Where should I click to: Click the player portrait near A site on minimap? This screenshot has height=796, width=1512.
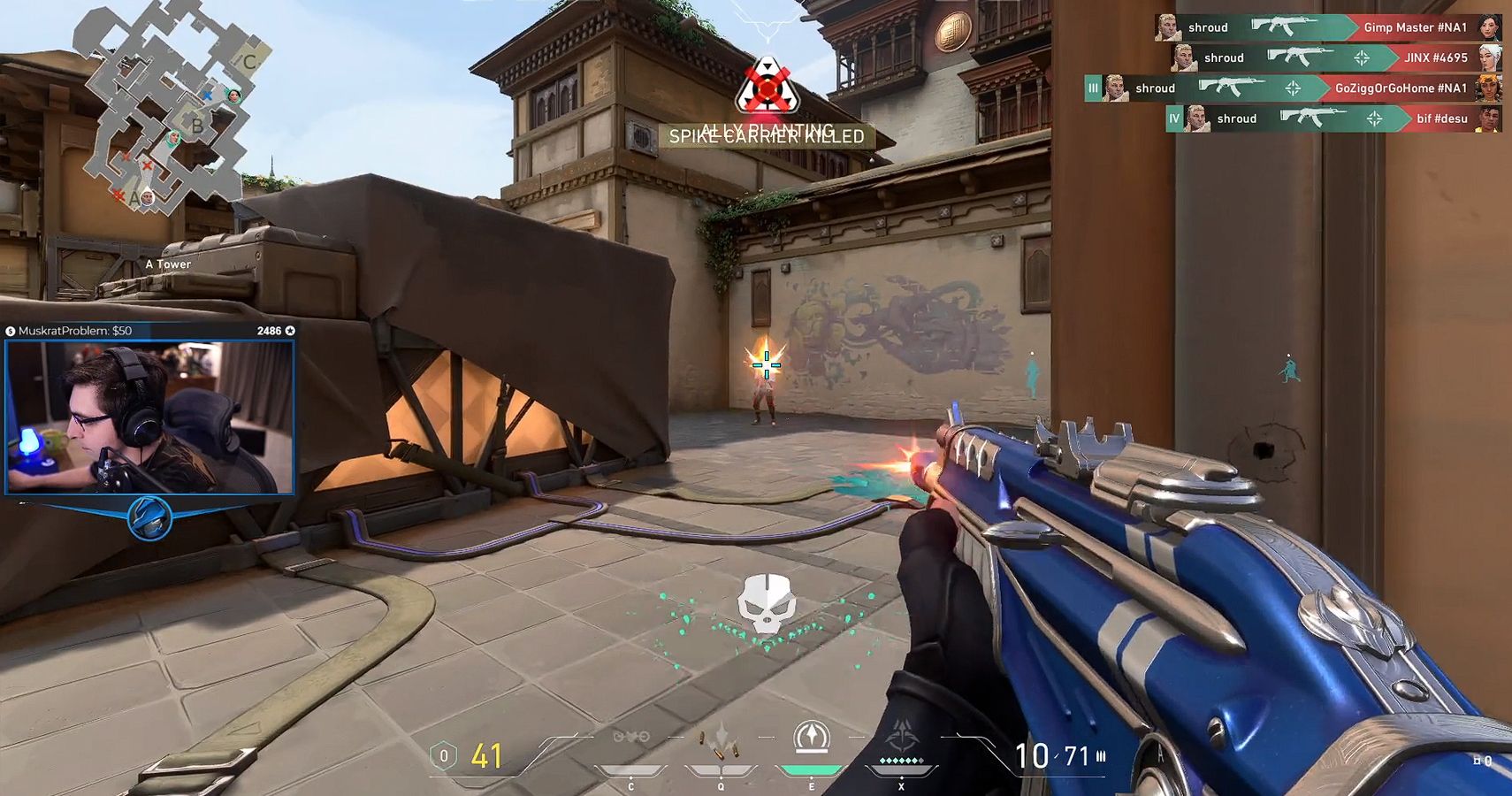pos(148,198)
